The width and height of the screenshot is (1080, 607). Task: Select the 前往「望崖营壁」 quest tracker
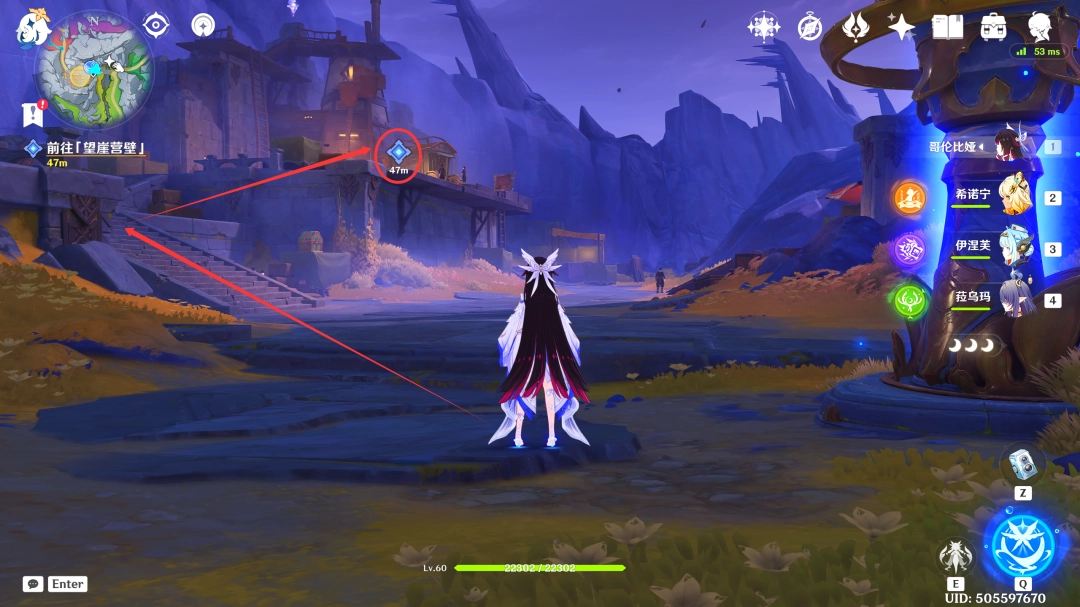96,148
